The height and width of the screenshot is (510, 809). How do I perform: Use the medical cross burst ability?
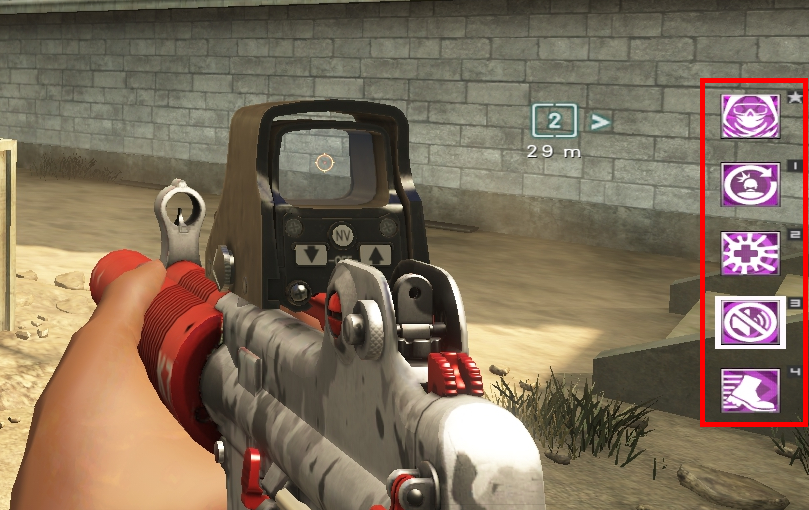(x=750, y=253)
